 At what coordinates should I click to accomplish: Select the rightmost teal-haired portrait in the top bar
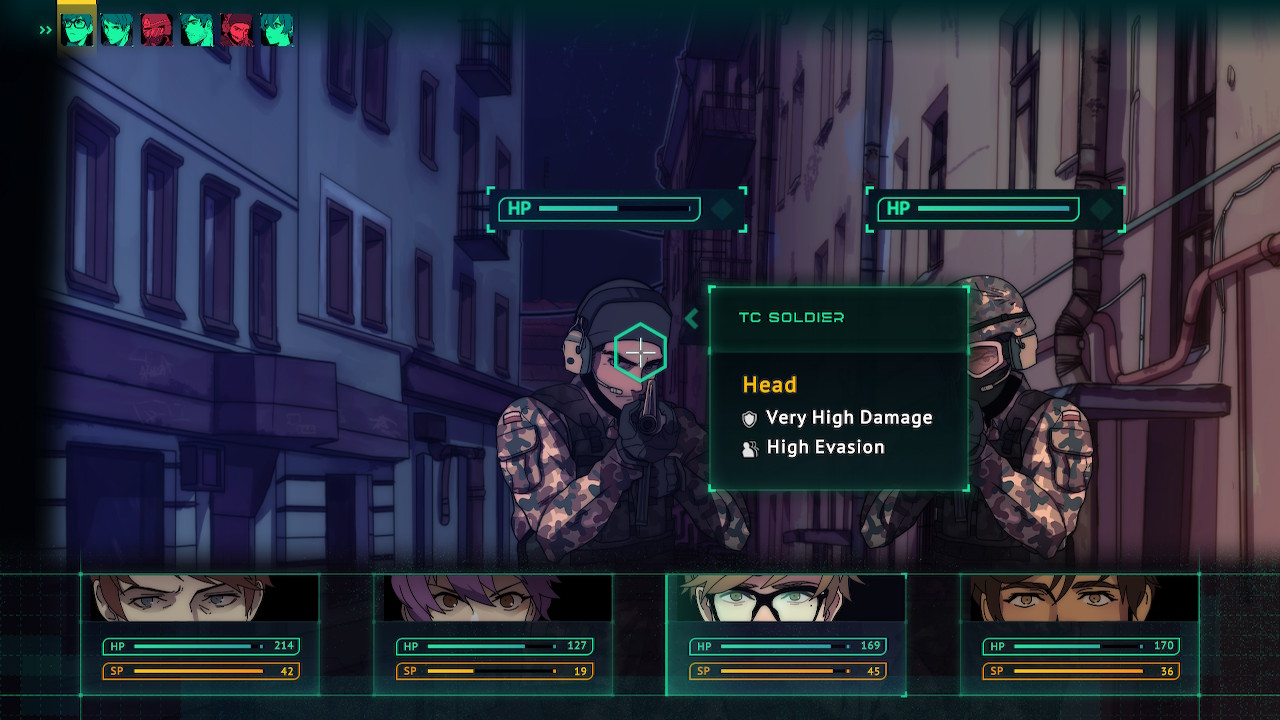click(277, 30)
